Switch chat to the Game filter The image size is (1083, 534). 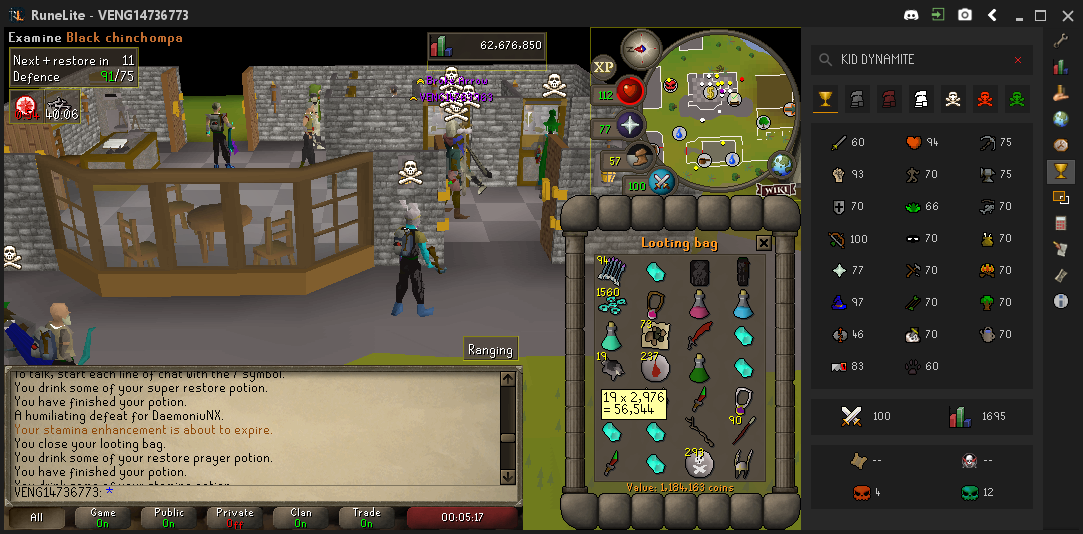click(103, 517)
